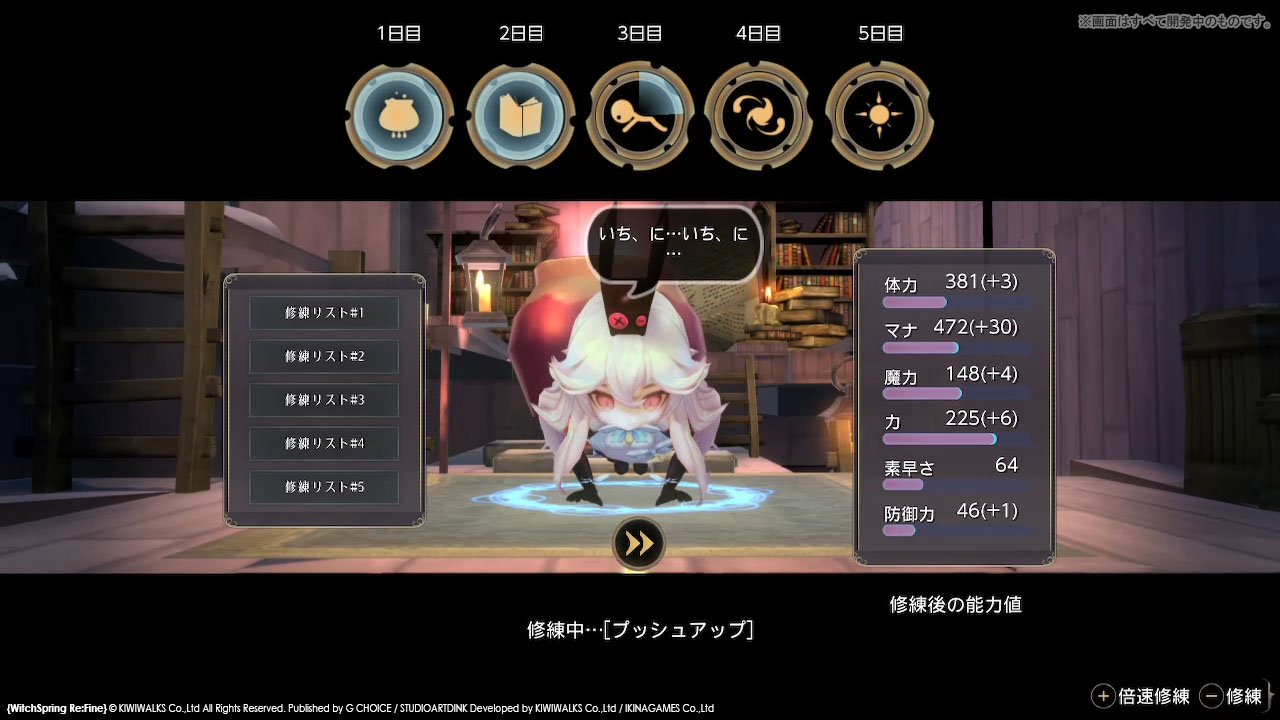The width and height of the screenshot is (1280, 720).
Task: Select the Day 5 sun schedule icon
Action: [x=878, y=113]
